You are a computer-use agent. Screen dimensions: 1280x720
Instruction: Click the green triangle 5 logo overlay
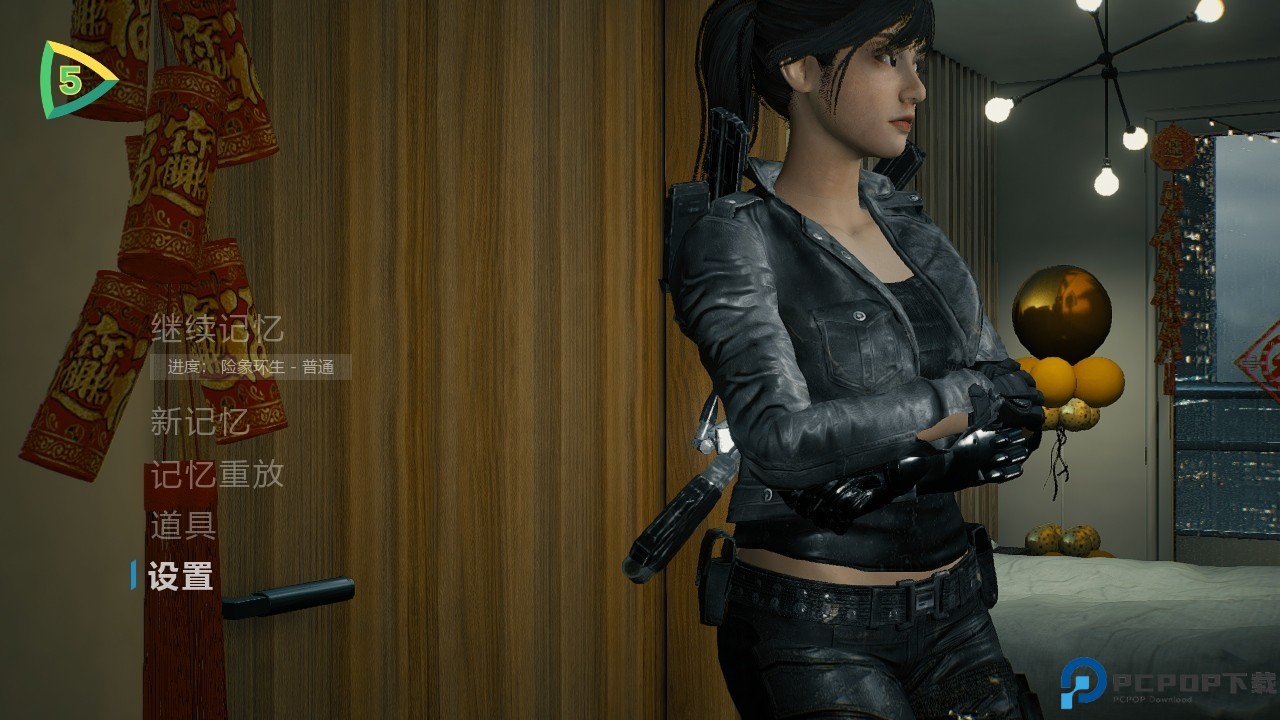coord(72,81)
